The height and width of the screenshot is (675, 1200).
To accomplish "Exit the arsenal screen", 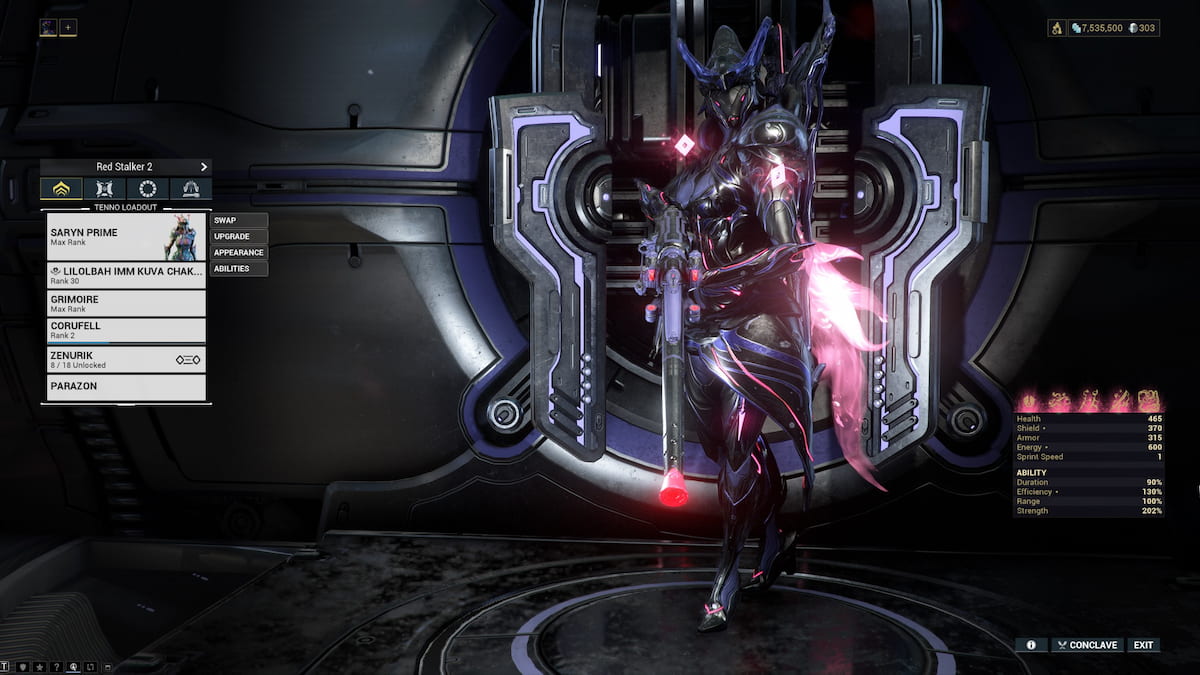I will pyautogui.click(x=1144, y=645).
